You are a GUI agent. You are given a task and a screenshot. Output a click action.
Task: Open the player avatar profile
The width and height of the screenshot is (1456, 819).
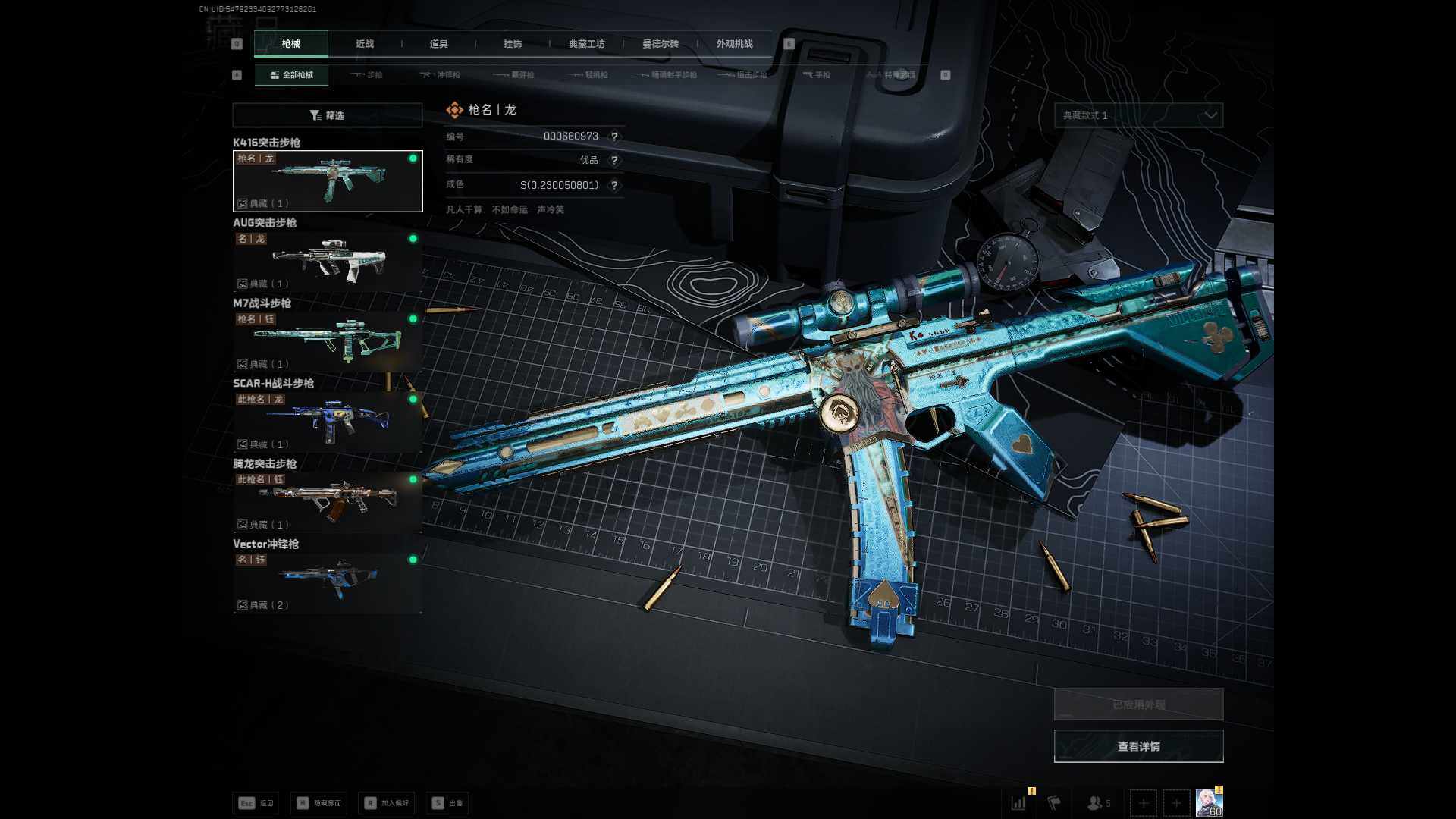pyautogui.click(x=1209, y=802)
